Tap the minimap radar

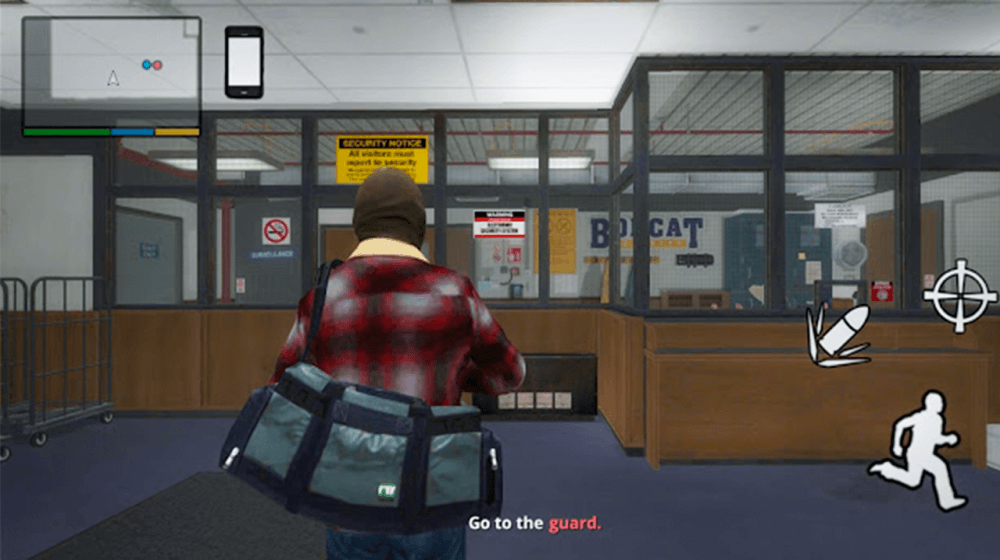pyautogui.click(x=111, y=72)
